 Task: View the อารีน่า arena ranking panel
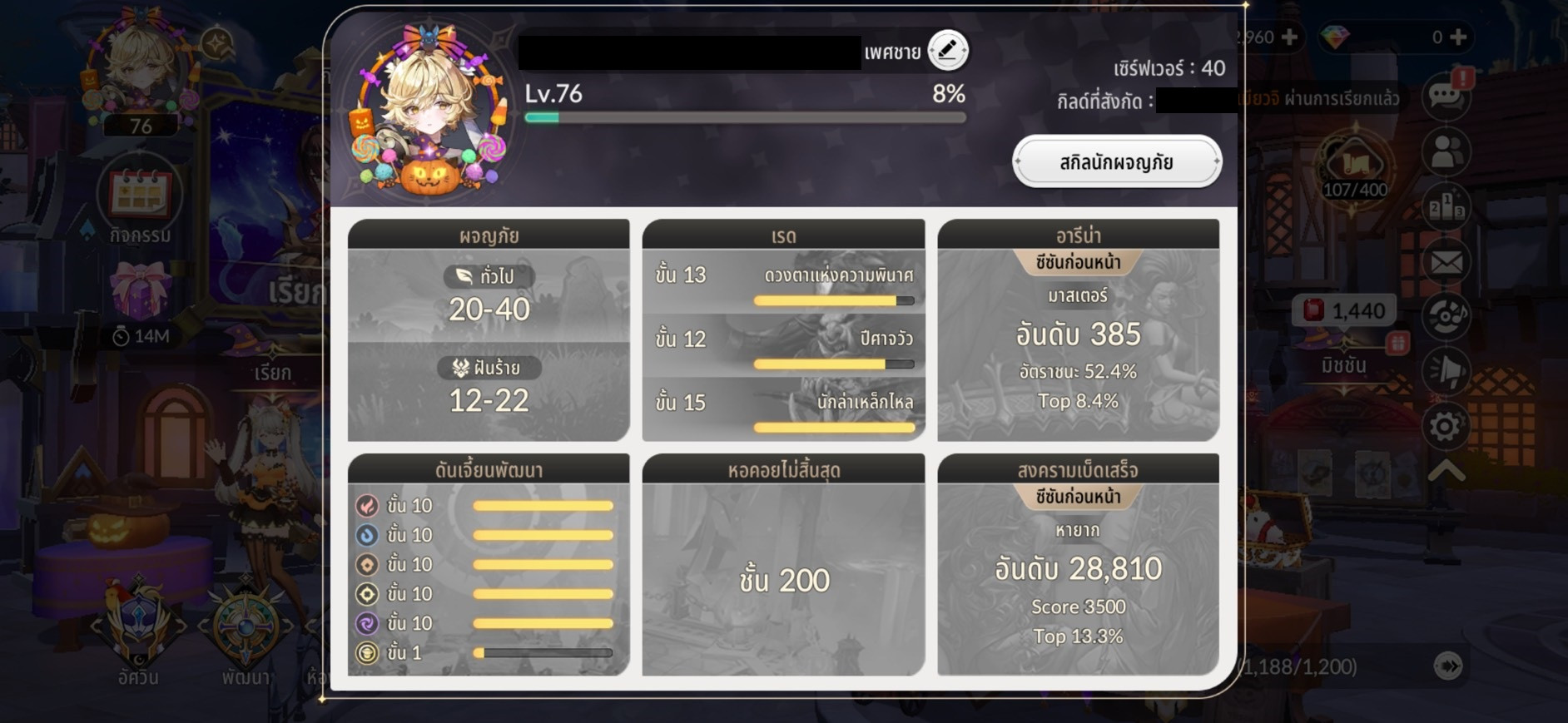tap(1078, 330)
